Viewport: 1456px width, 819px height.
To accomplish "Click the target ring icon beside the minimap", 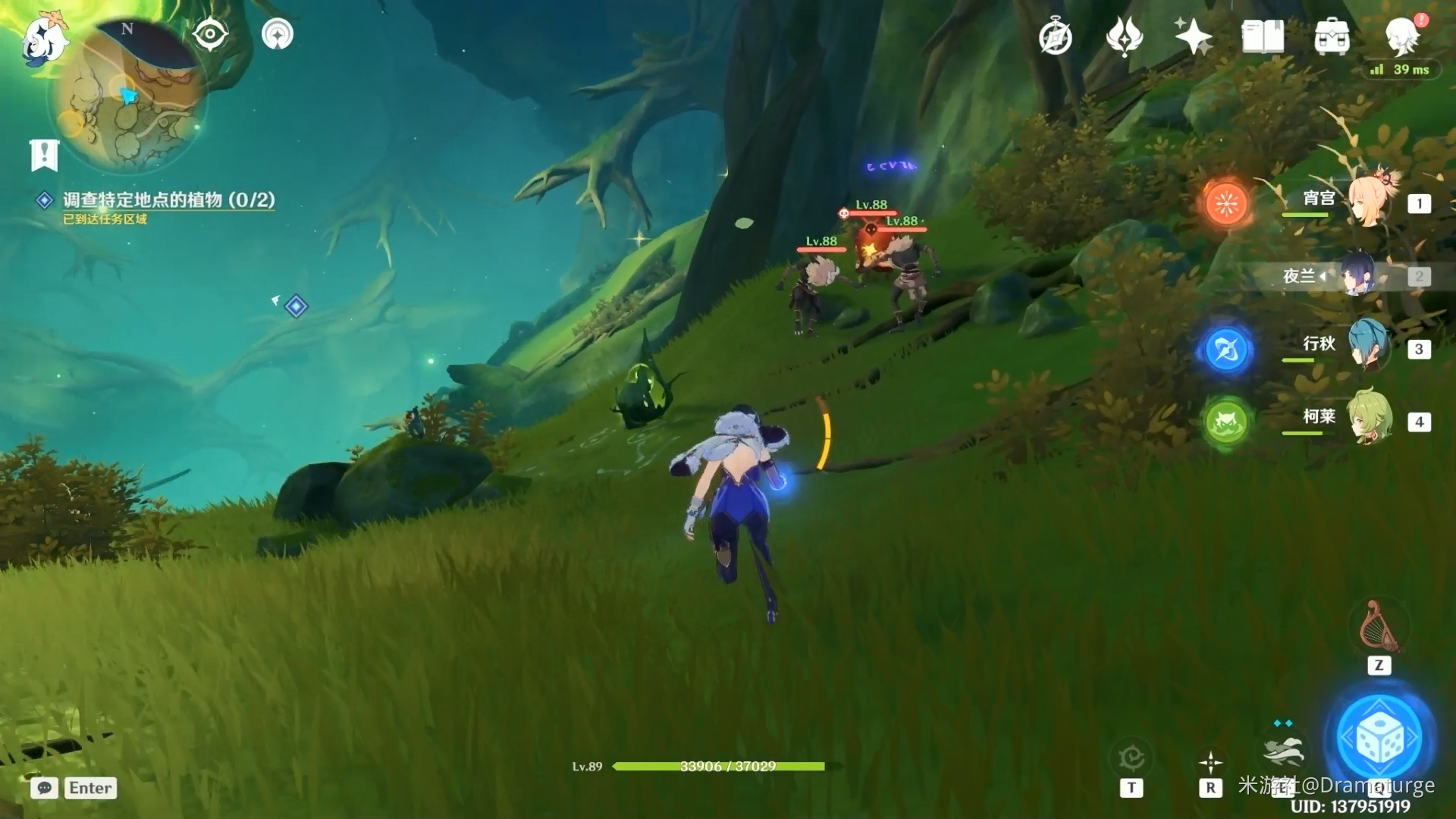I will 278,34.
